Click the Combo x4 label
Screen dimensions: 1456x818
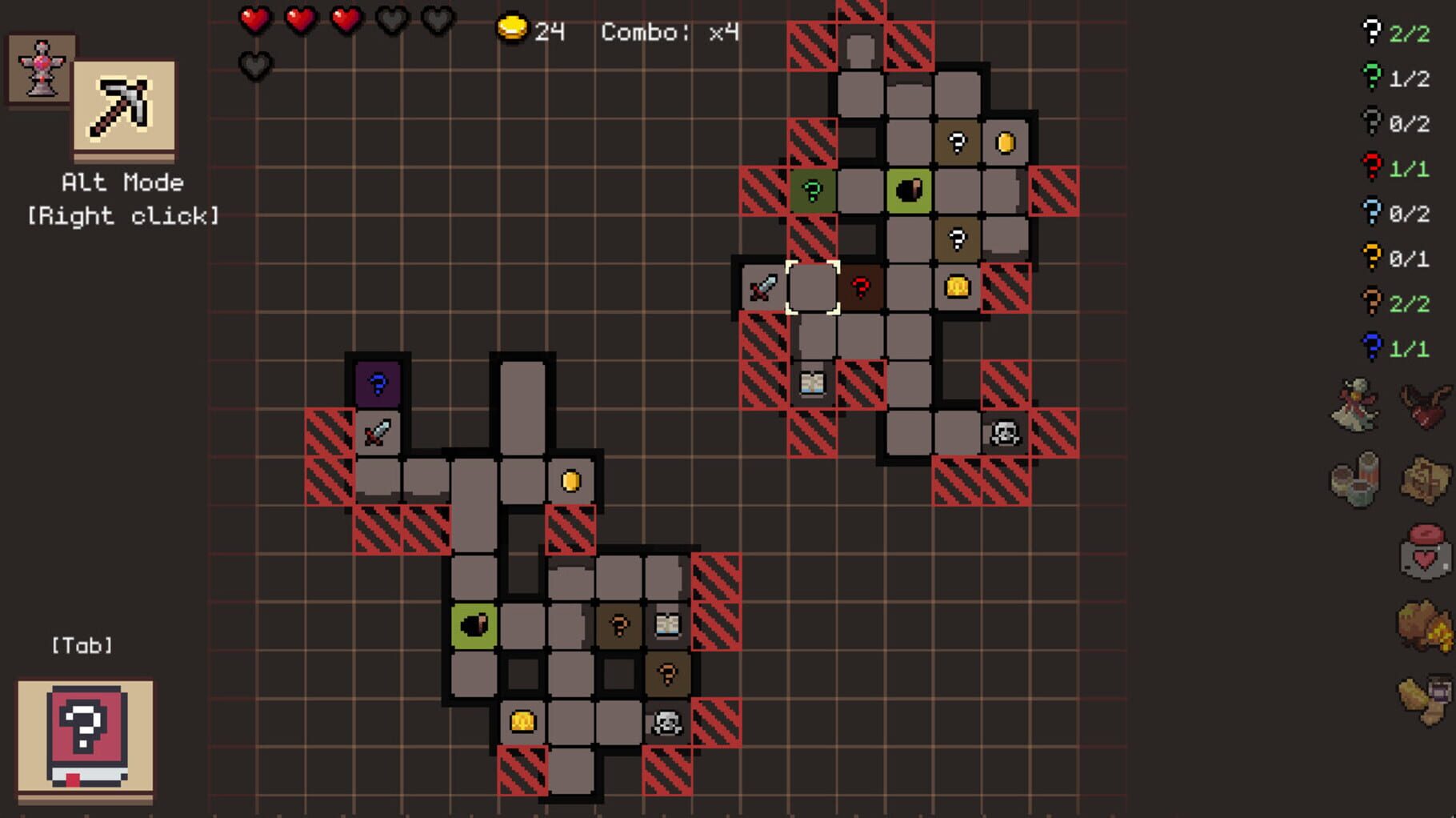pyautogui.click(x=668, y=32)
